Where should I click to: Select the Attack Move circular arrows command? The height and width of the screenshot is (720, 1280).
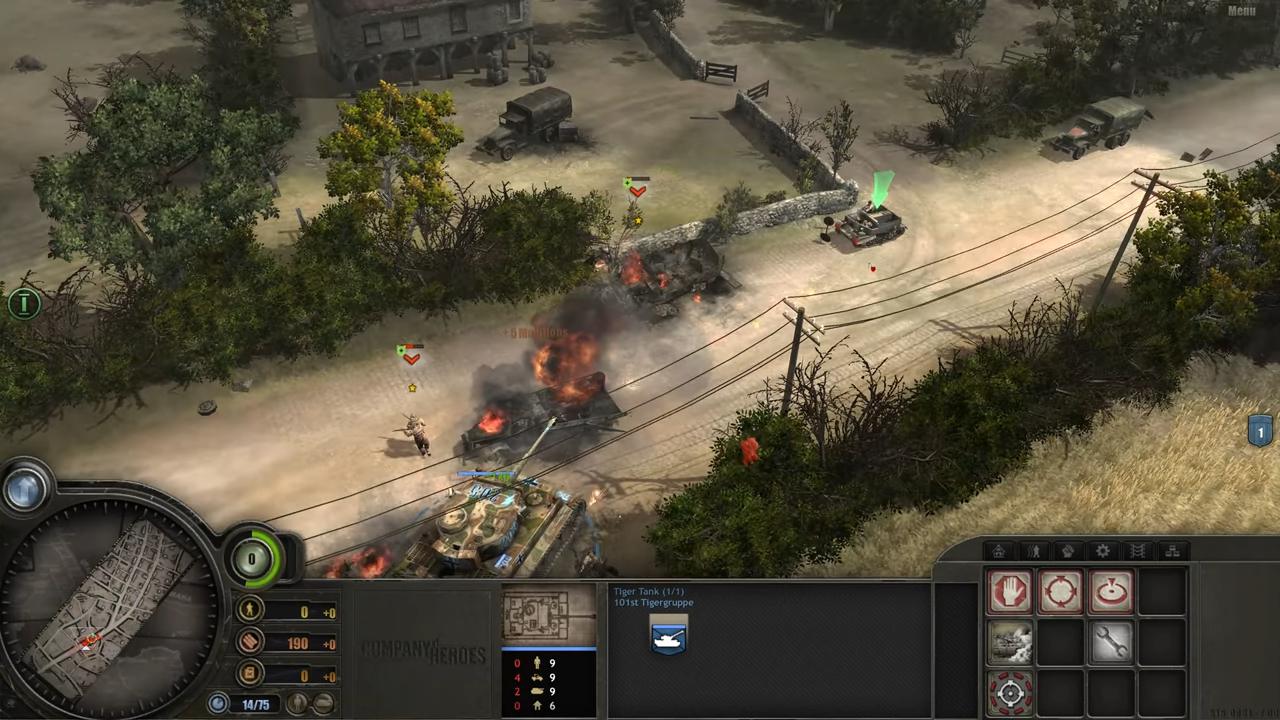[x=1060, y=592]
